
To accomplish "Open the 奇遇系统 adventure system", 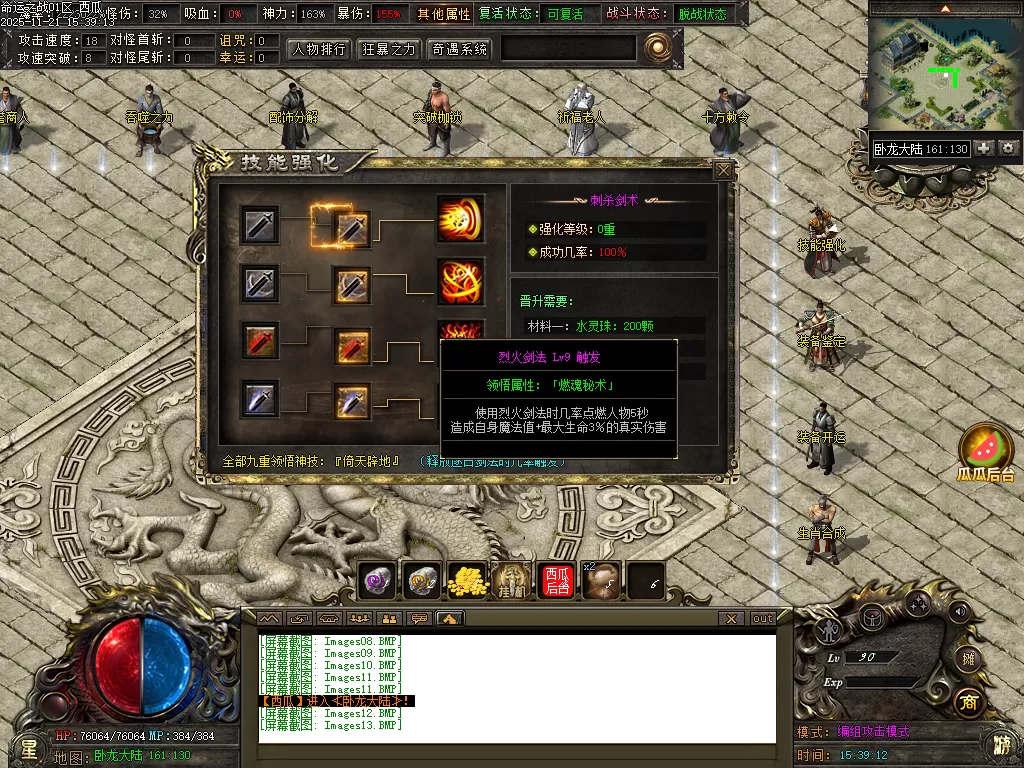I will (x=459, y=49).
